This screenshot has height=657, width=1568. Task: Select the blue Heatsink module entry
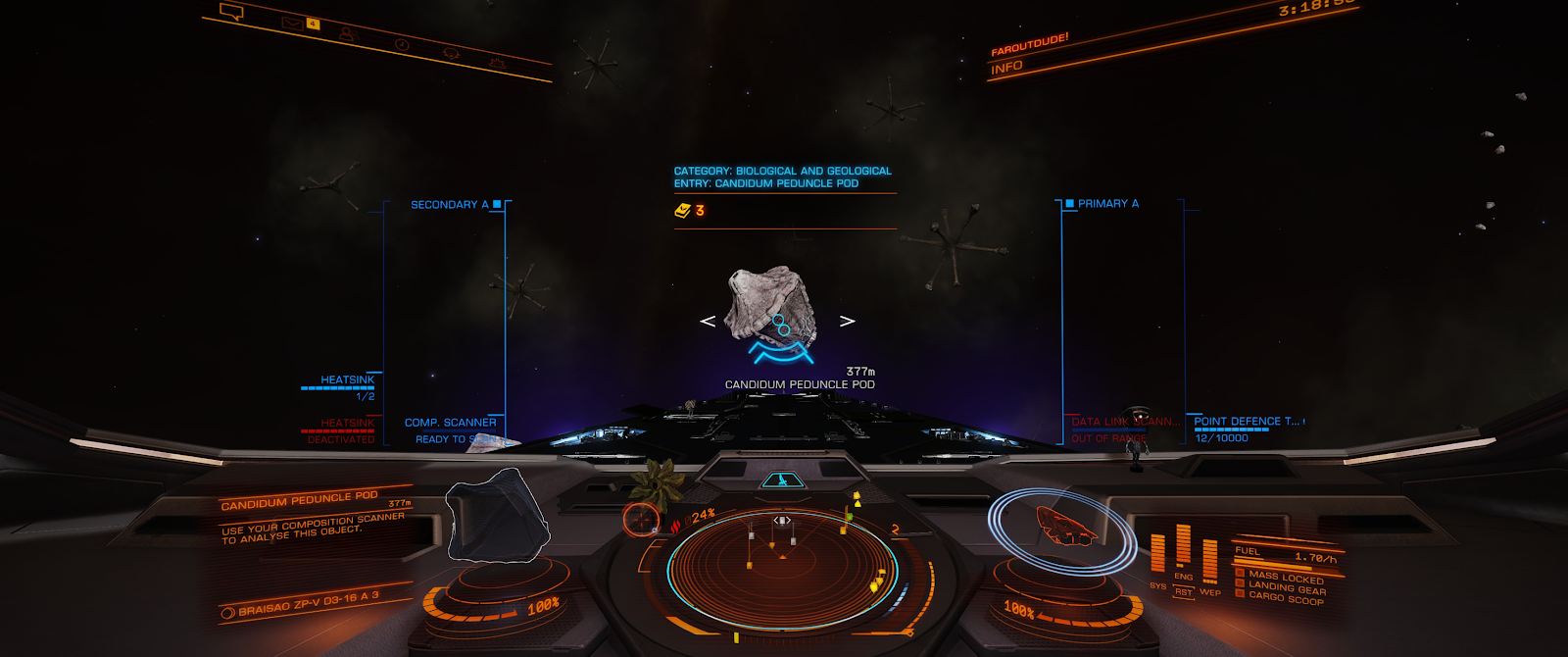347,379
